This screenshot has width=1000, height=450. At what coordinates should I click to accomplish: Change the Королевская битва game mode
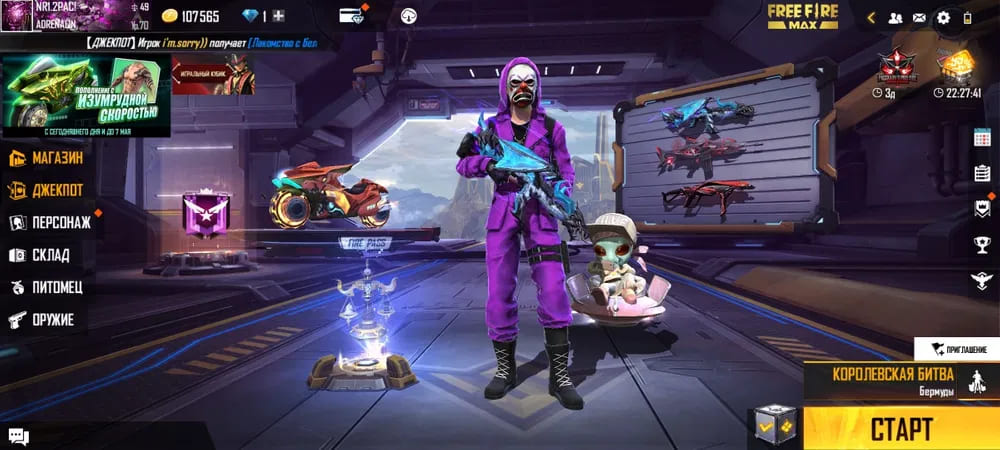[x=880, y=380]
